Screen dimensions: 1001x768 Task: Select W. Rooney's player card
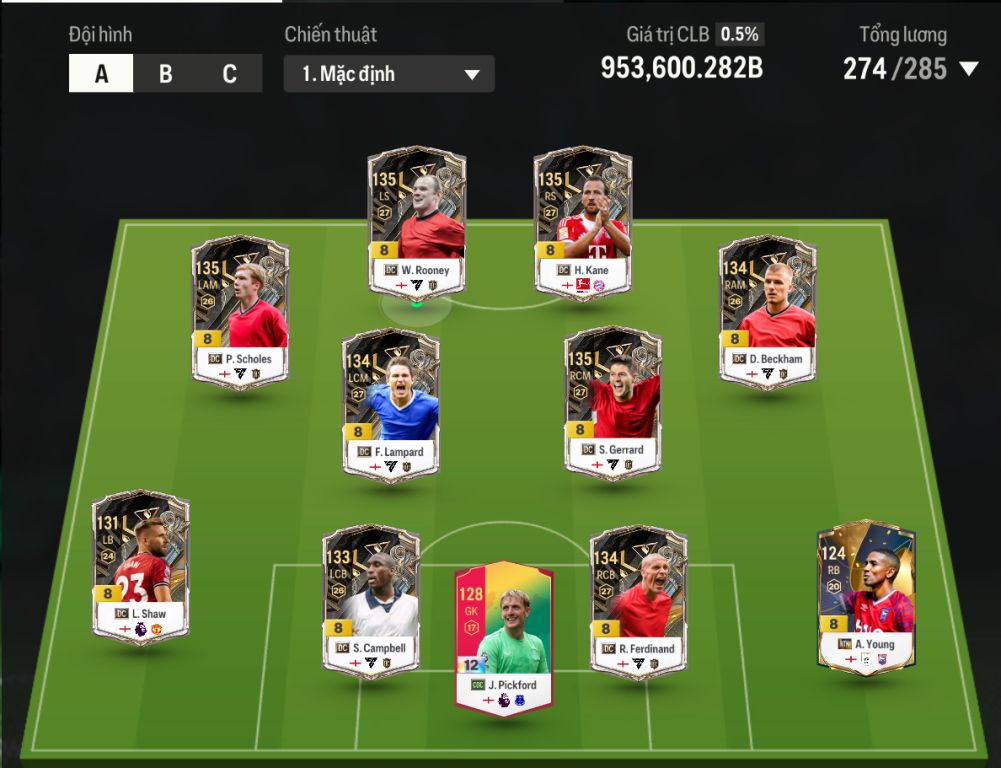[x=416, y=222]
